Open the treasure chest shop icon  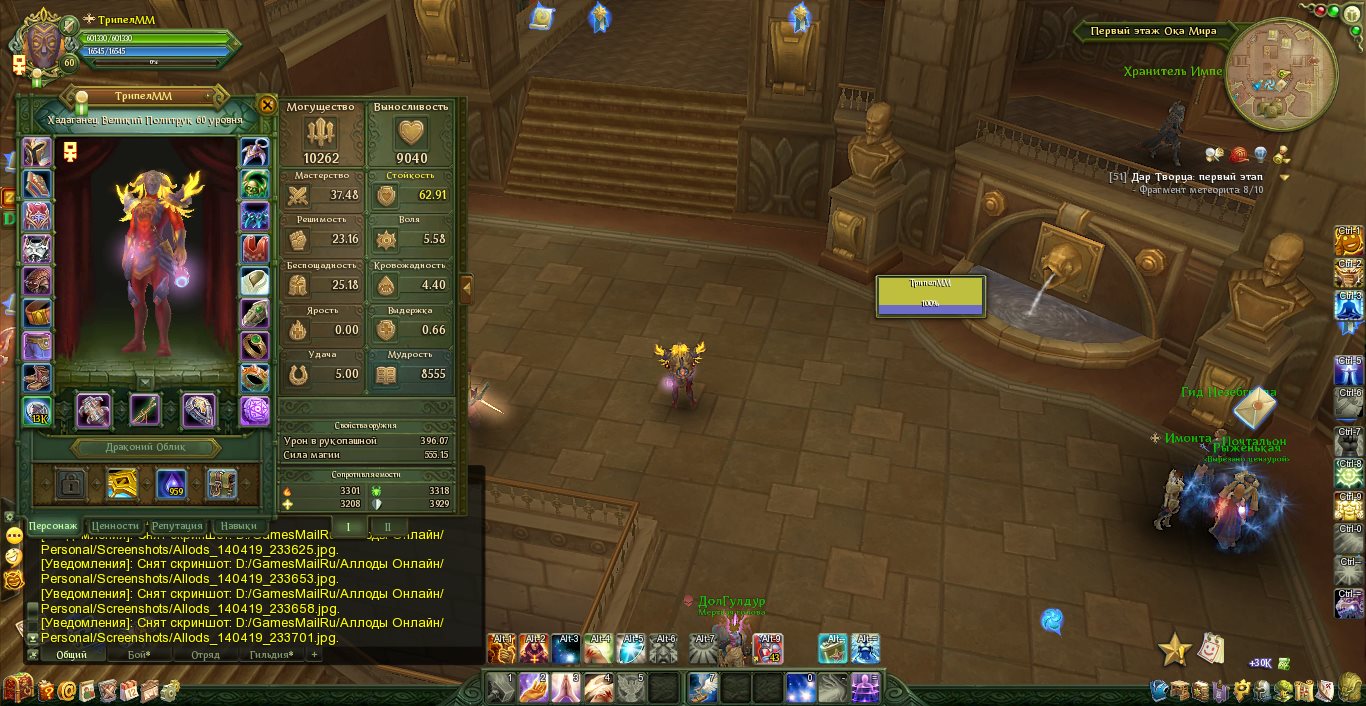point(17,689)
